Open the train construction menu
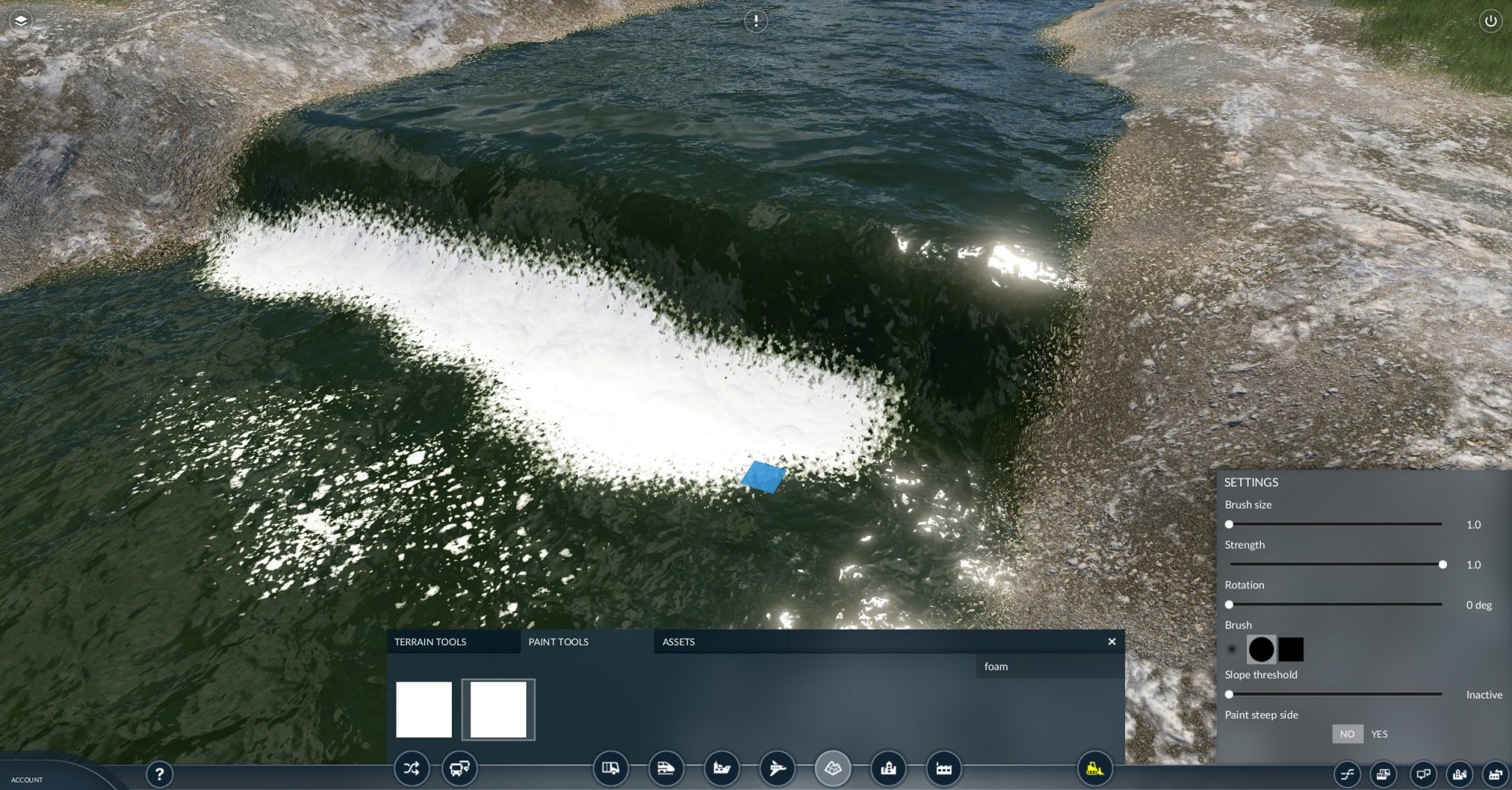Viewport: 1512px width, 790px height. coord(666,769)
